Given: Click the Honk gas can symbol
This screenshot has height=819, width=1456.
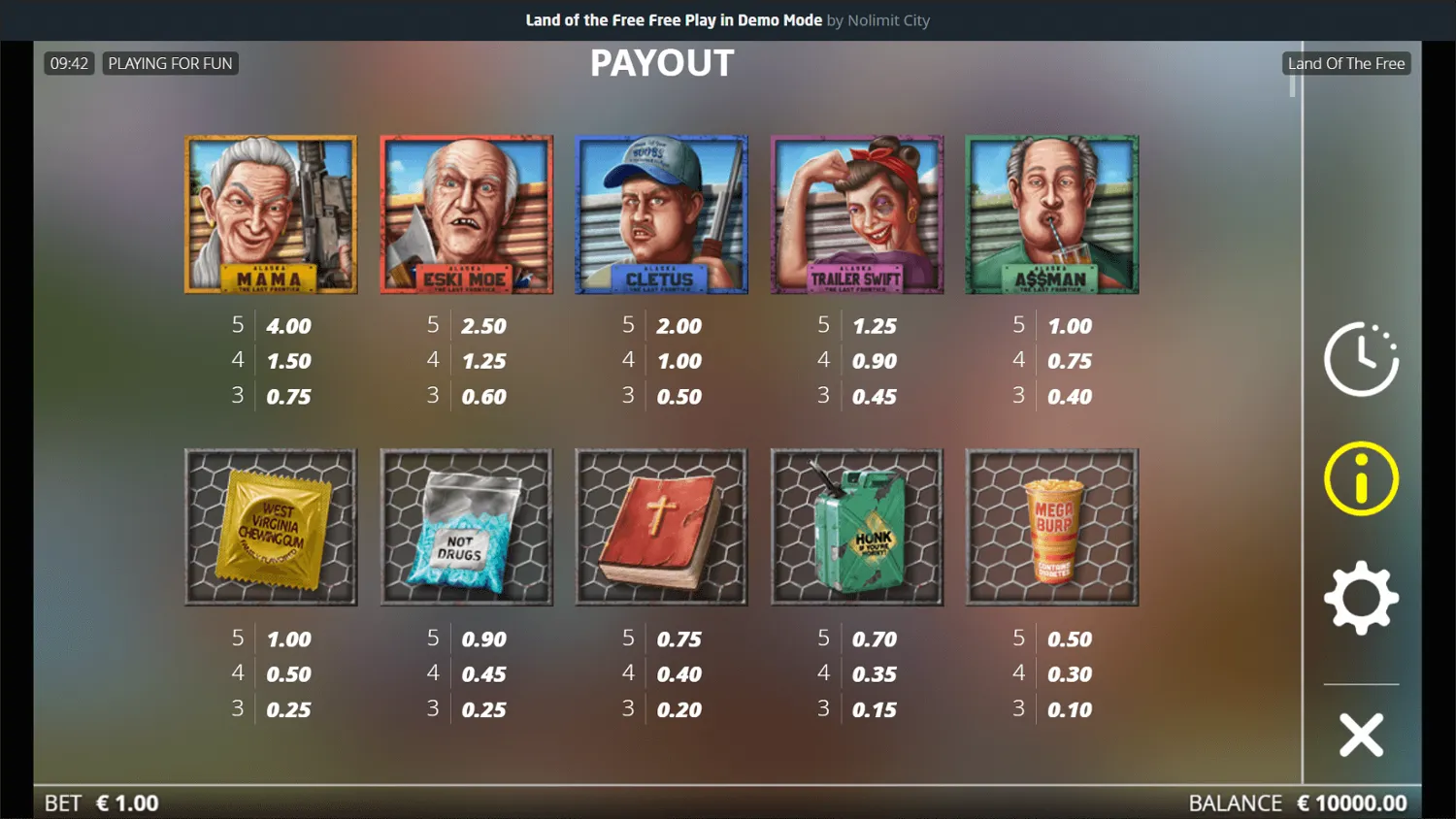Looking at the screenshot, I should coord(857,527).
